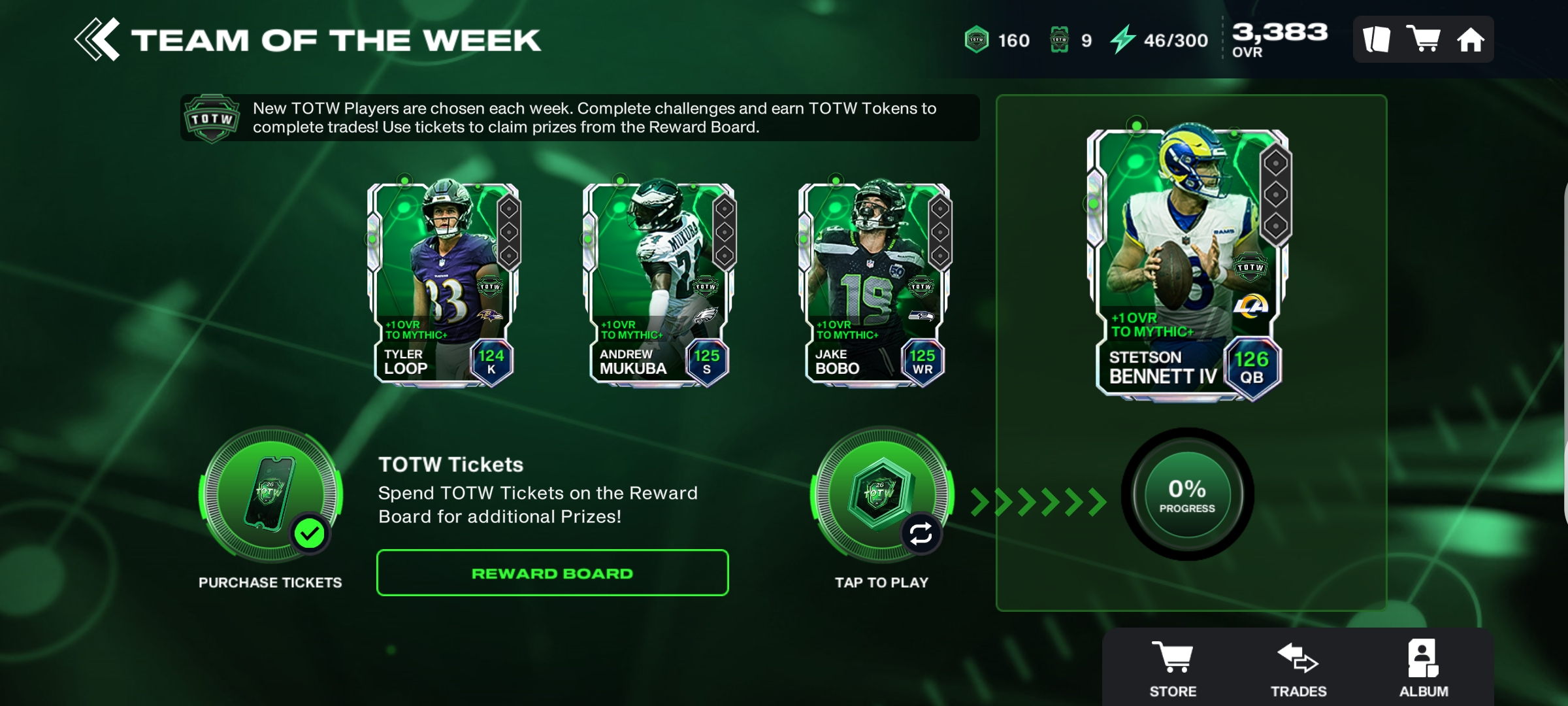The height and width of the screenshot is (706, 1568).
Task: Tap the lightning bolt energy counter
Action: tap(1159, 41)
